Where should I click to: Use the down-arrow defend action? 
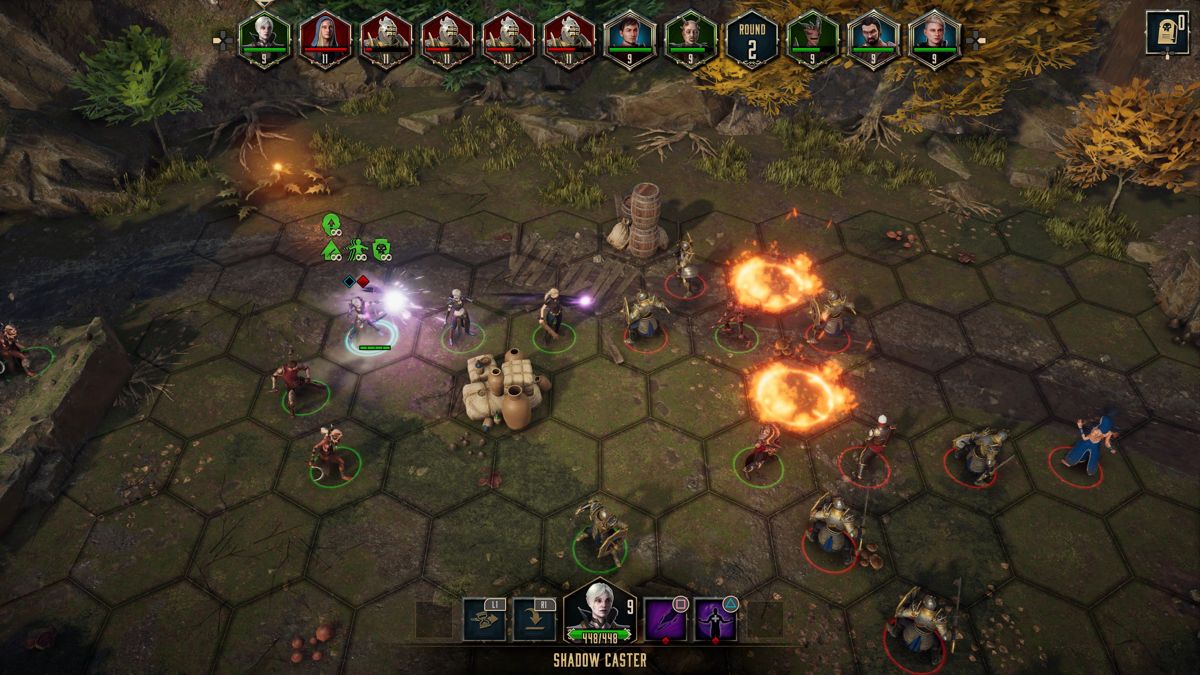[534, 620]
